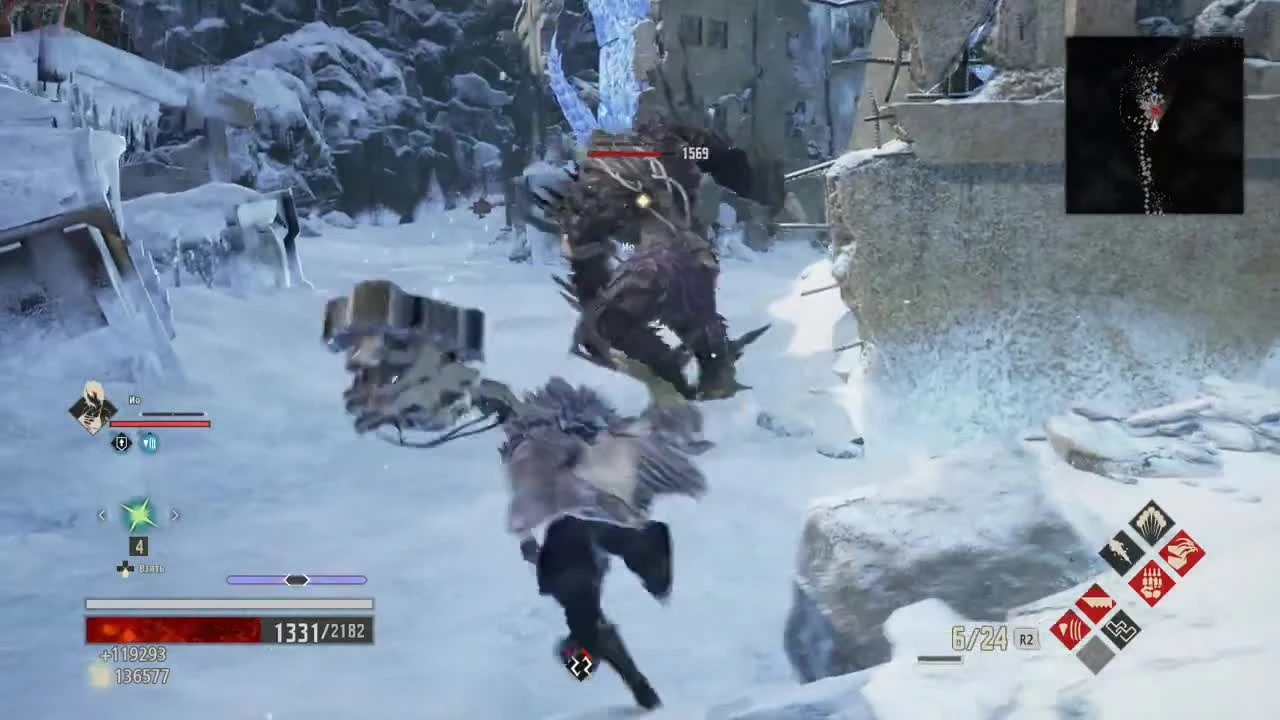
Task: Click the item quantity badge showing 4
Action: (138, 546)
